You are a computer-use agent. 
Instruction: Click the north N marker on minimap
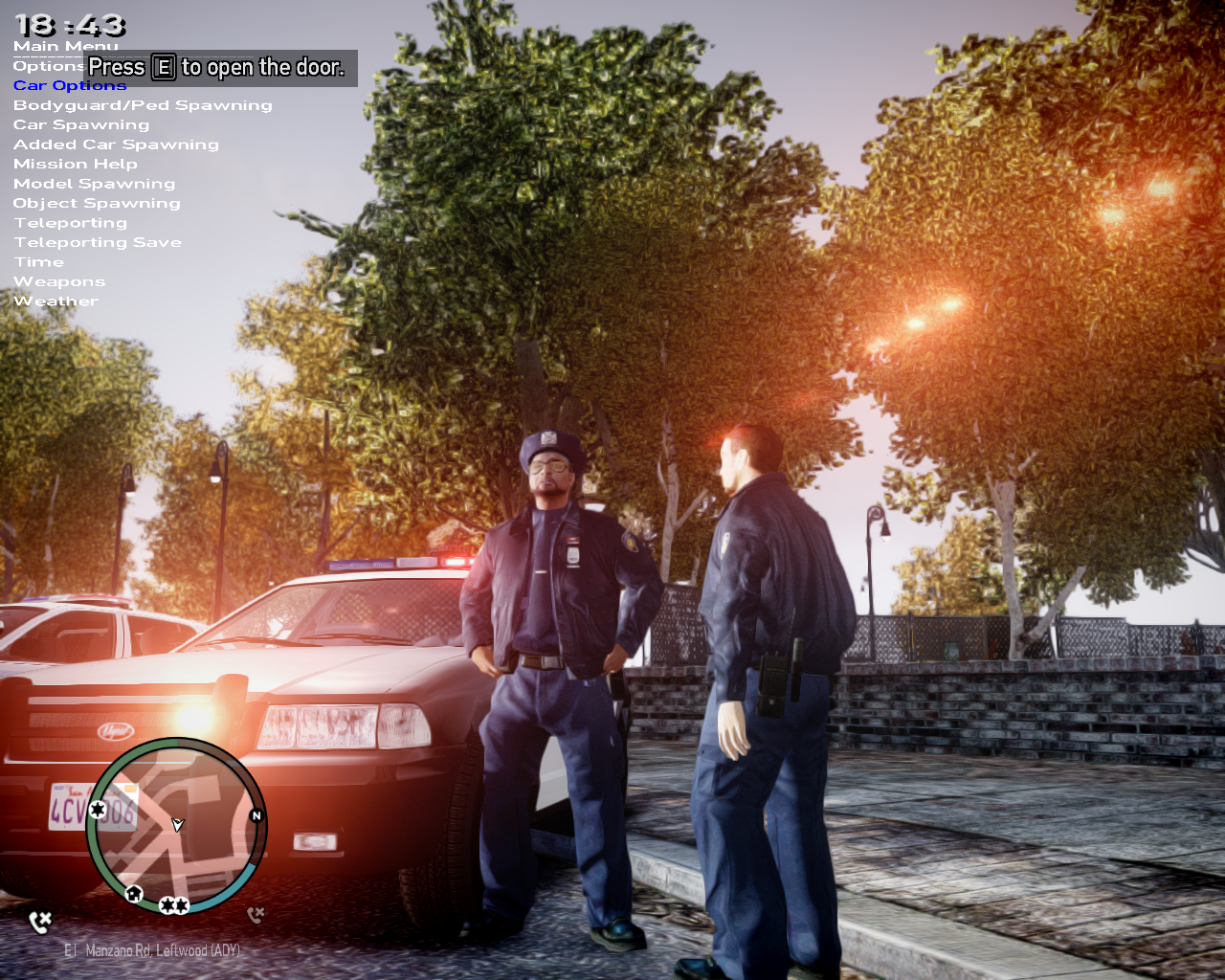tap(256, 816)
